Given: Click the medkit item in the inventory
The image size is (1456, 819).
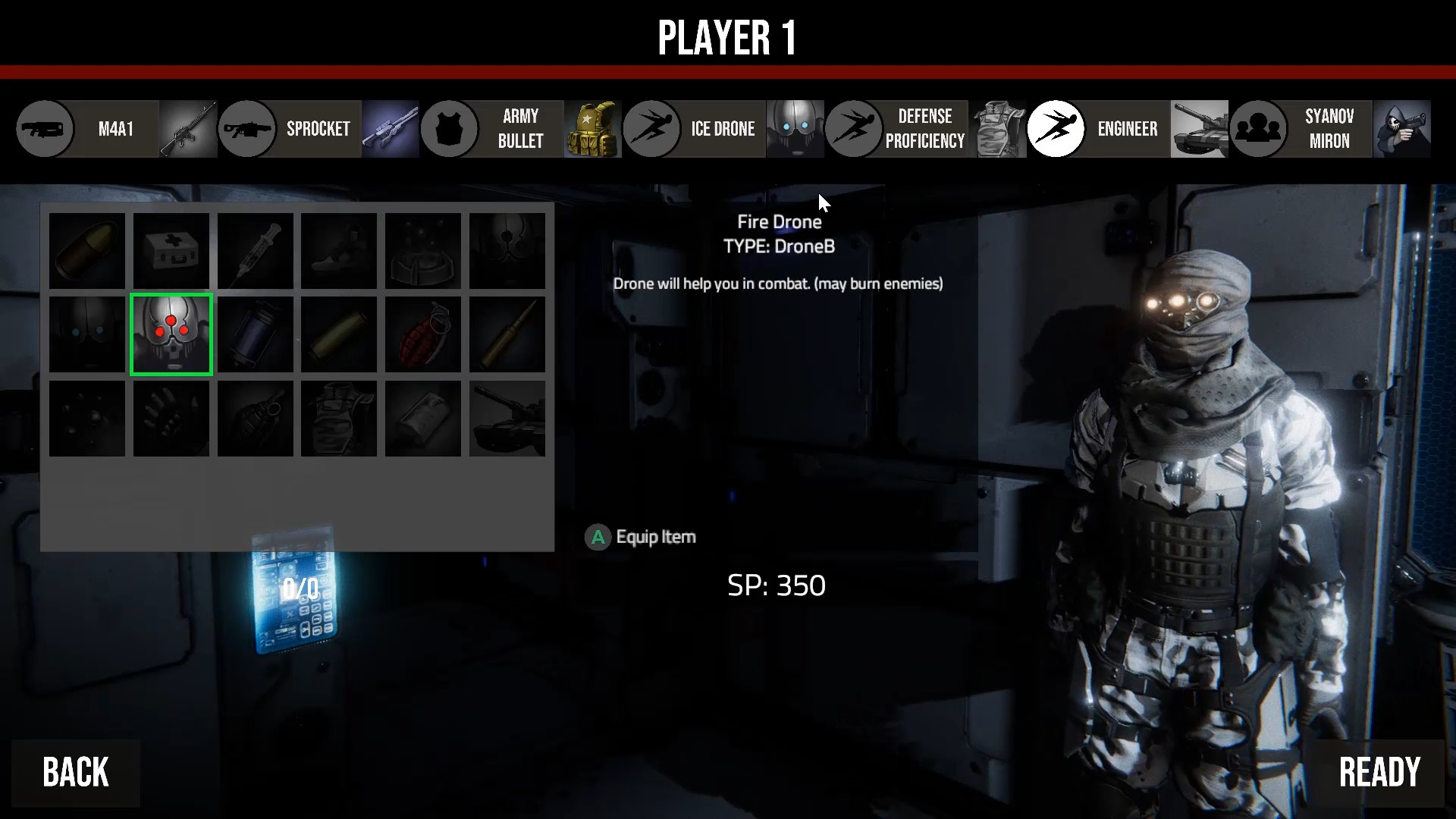Looking at the screenshot, I should 171,251.
